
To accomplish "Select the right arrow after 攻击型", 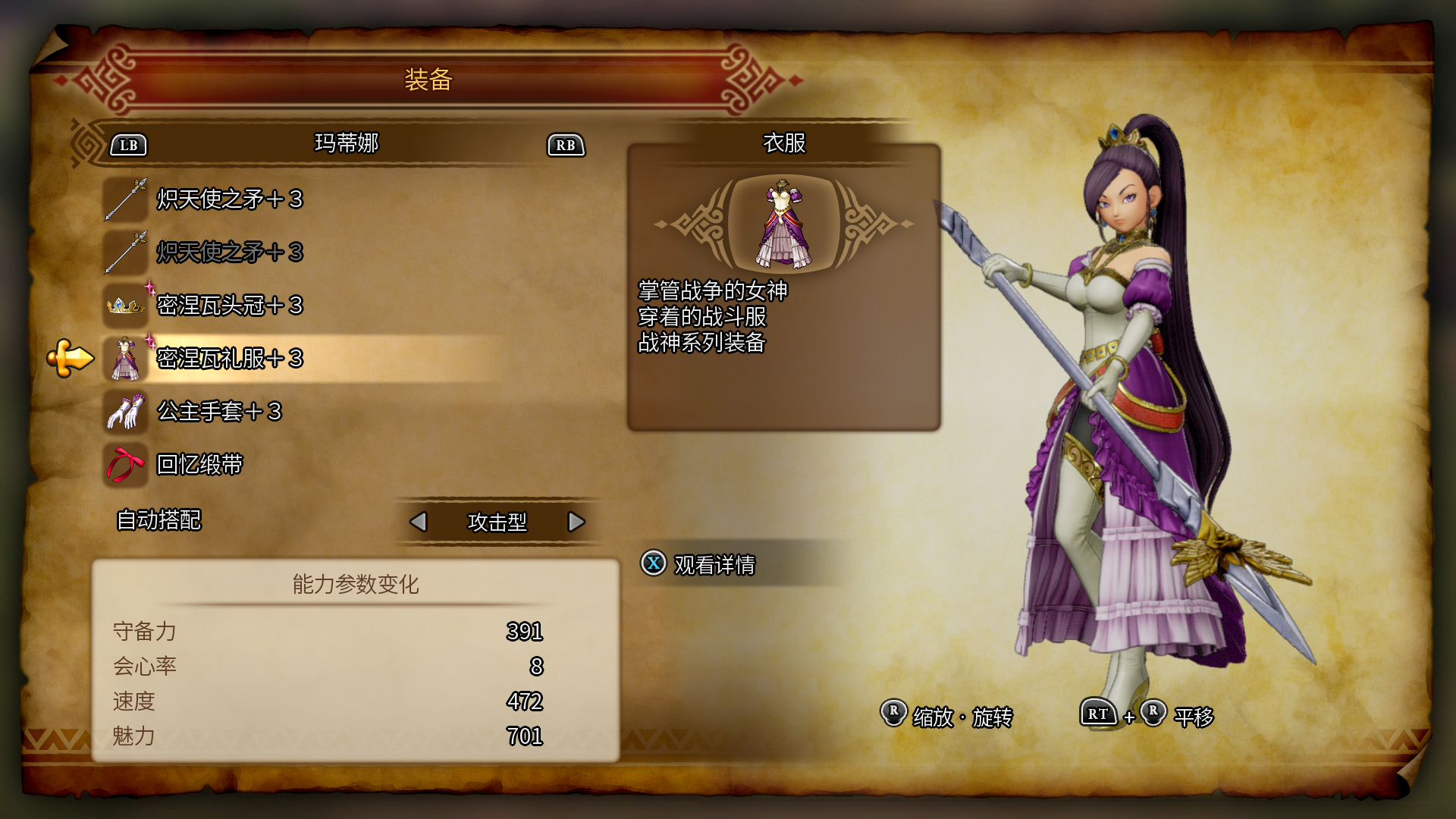I will [576, 522].
